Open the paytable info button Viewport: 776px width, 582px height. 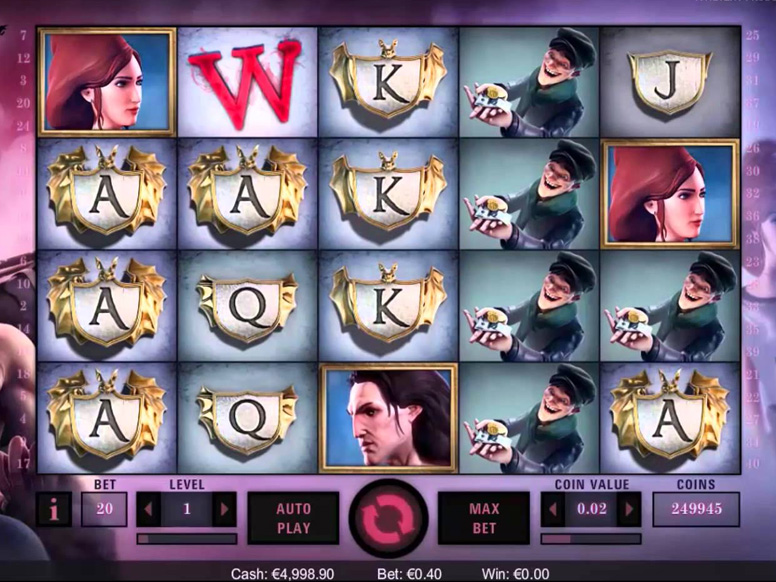tap(53, 509)
